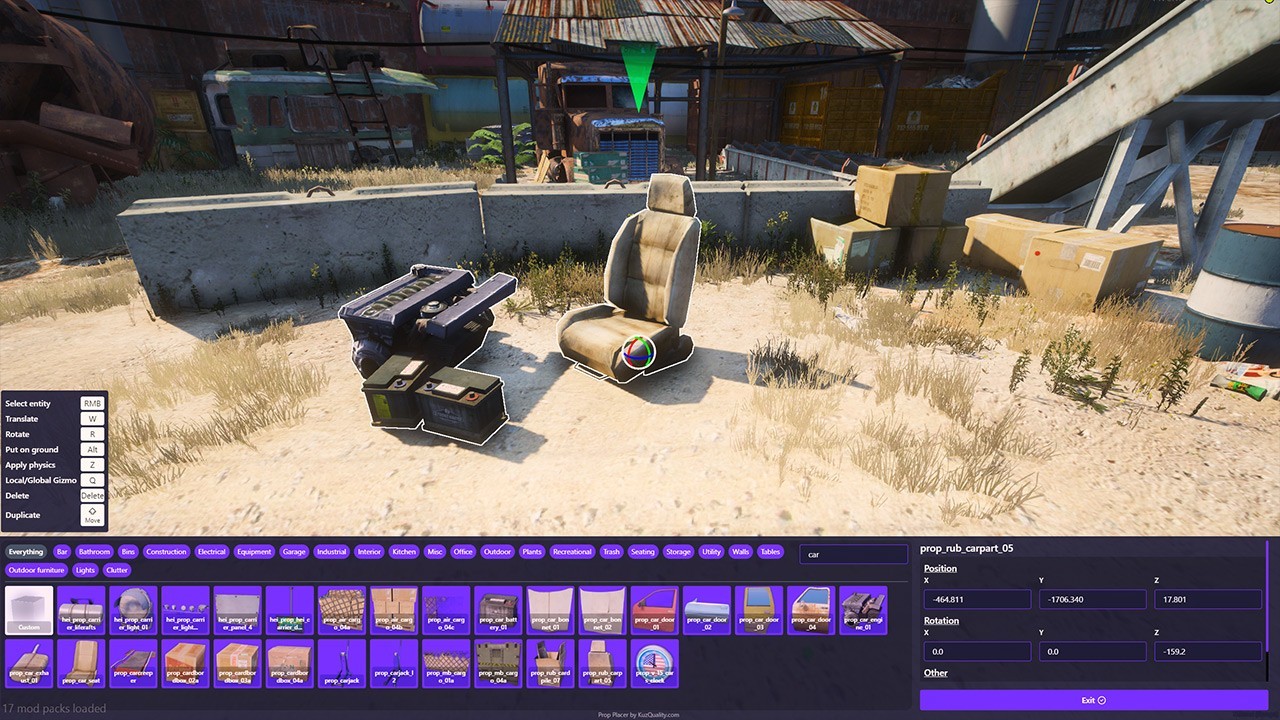
Task: Choose the prop_carcreeper thumbnail
Action: (x=133, y=663)
